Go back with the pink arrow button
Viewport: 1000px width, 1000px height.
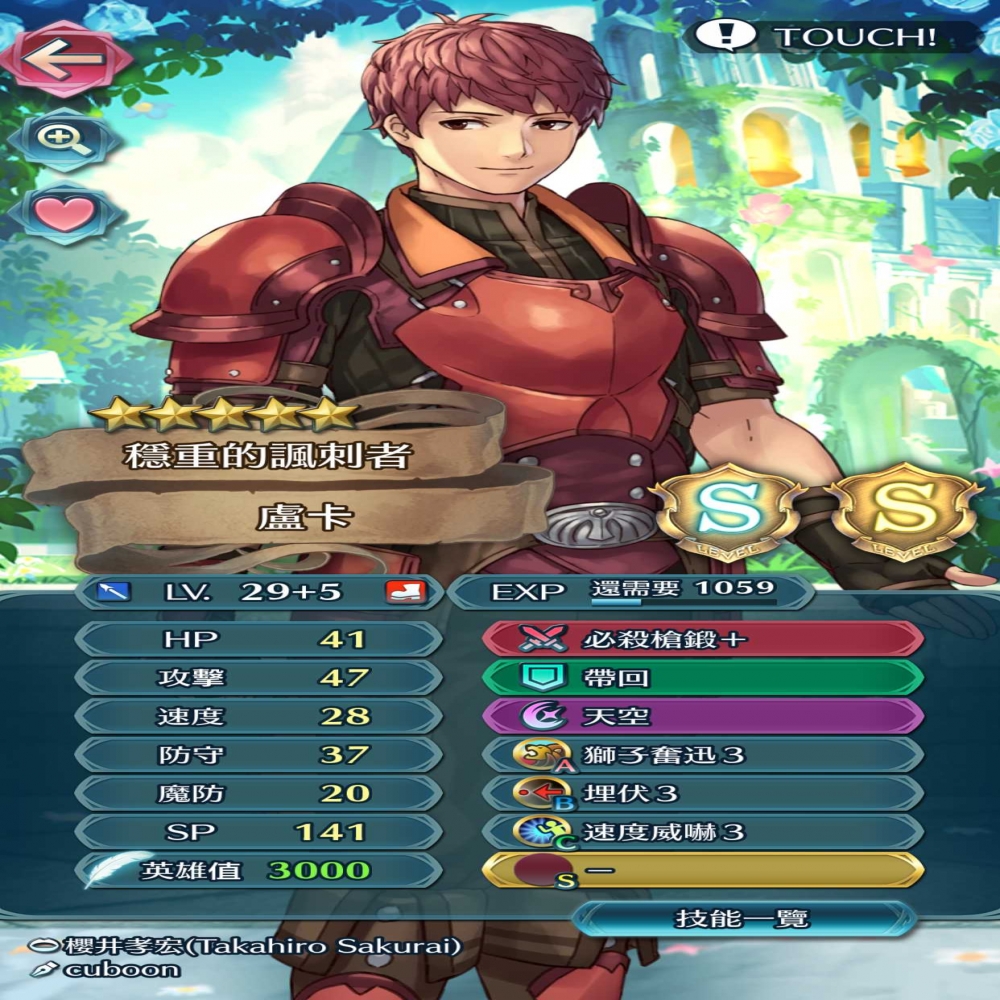point(65,58)
